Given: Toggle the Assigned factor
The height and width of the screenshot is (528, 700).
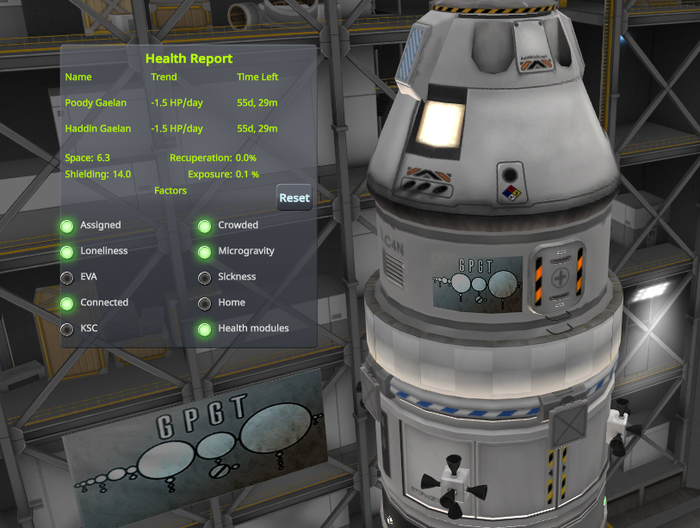Looking at the screenshot, I should (x=67, y=226).
